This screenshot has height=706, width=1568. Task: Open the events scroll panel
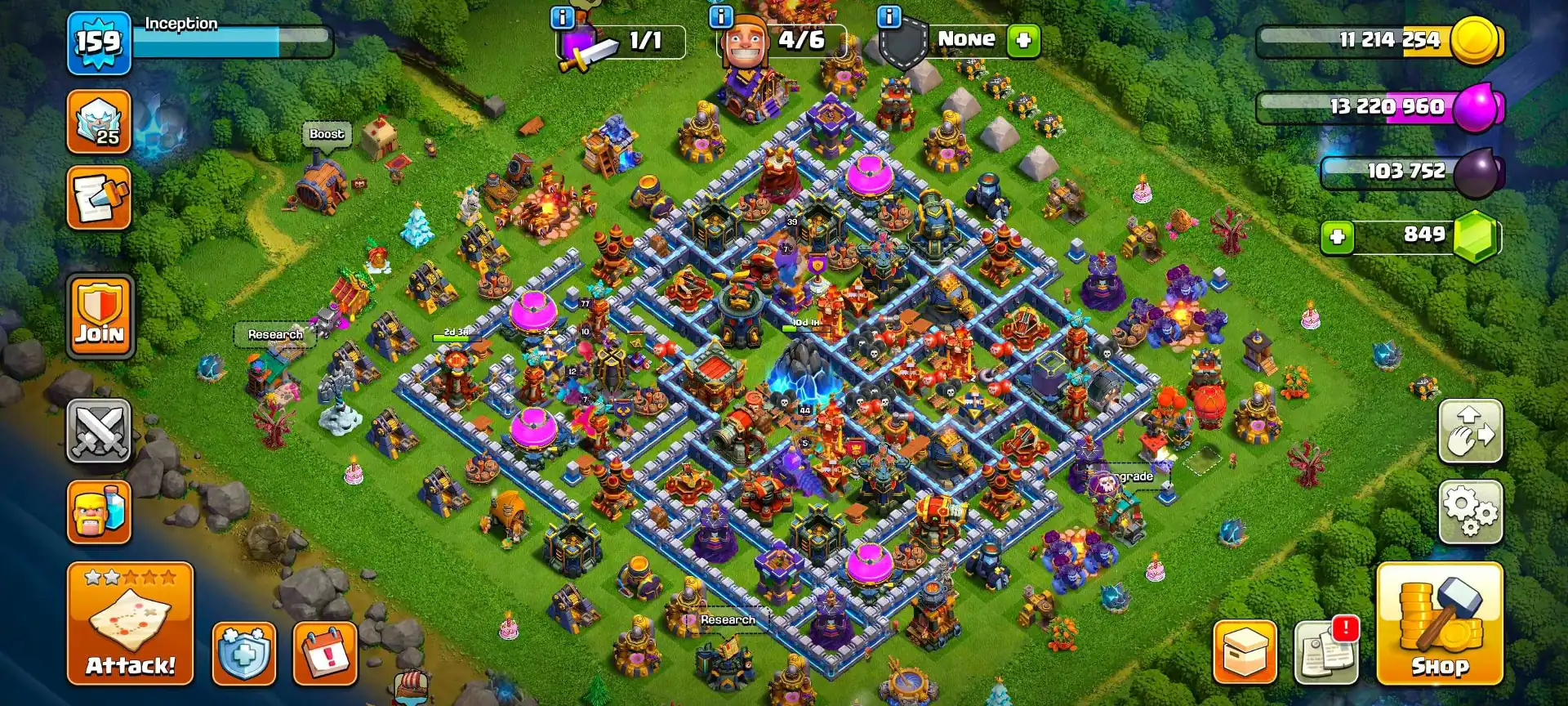click(x=98, y=200)
